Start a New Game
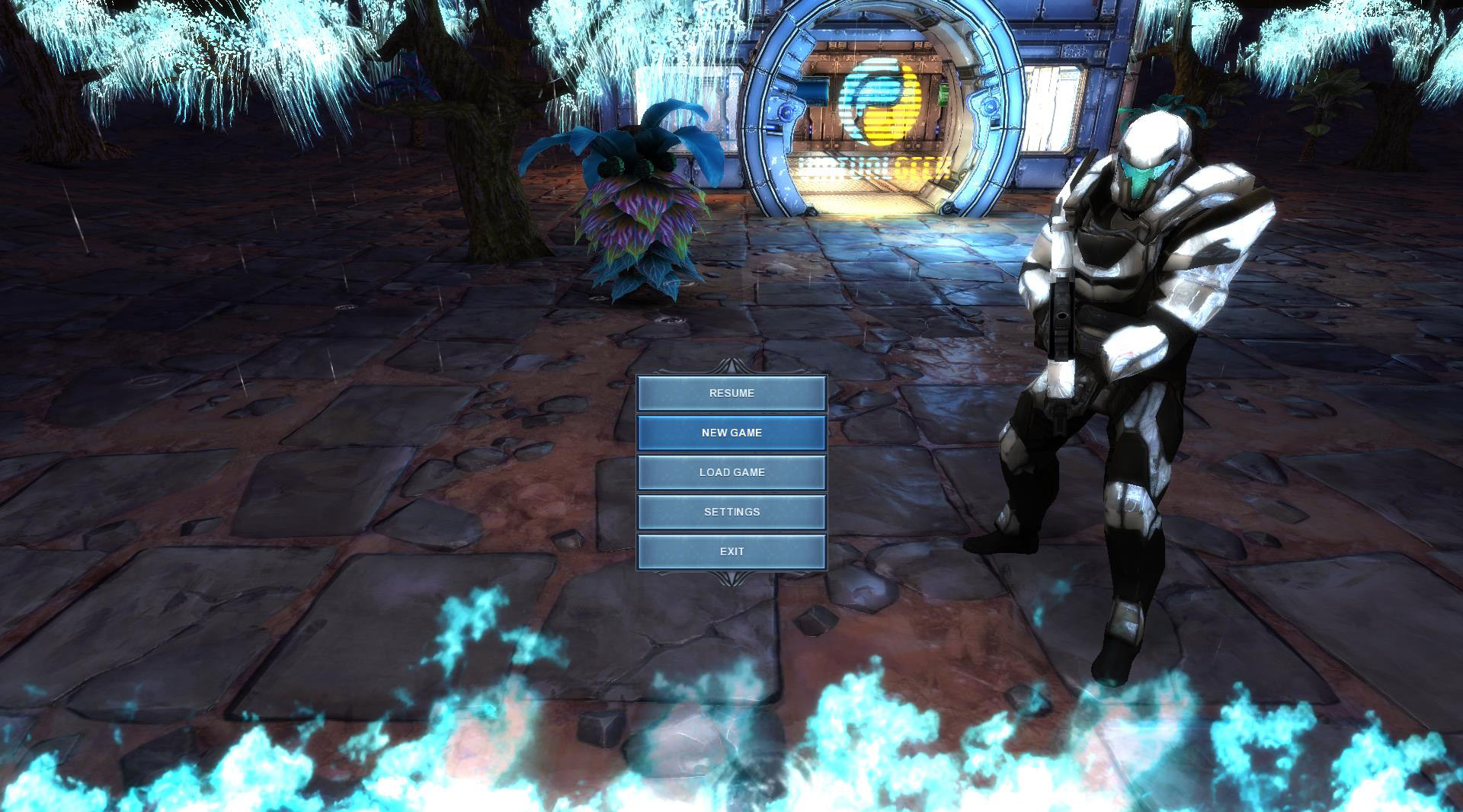1463x812 pixels. click(731, 433)
